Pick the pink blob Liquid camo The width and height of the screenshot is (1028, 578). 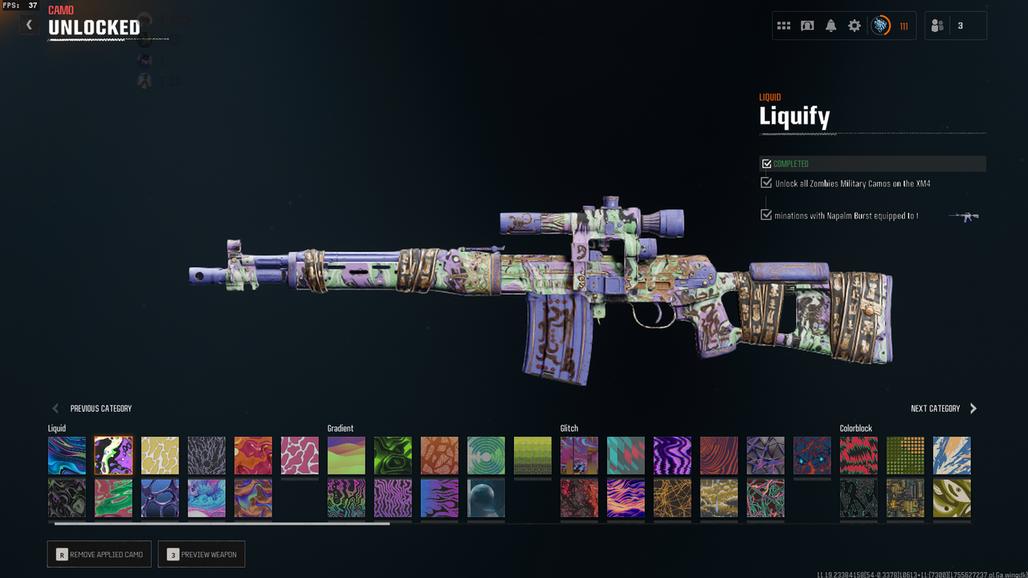[x=299, y=455]
